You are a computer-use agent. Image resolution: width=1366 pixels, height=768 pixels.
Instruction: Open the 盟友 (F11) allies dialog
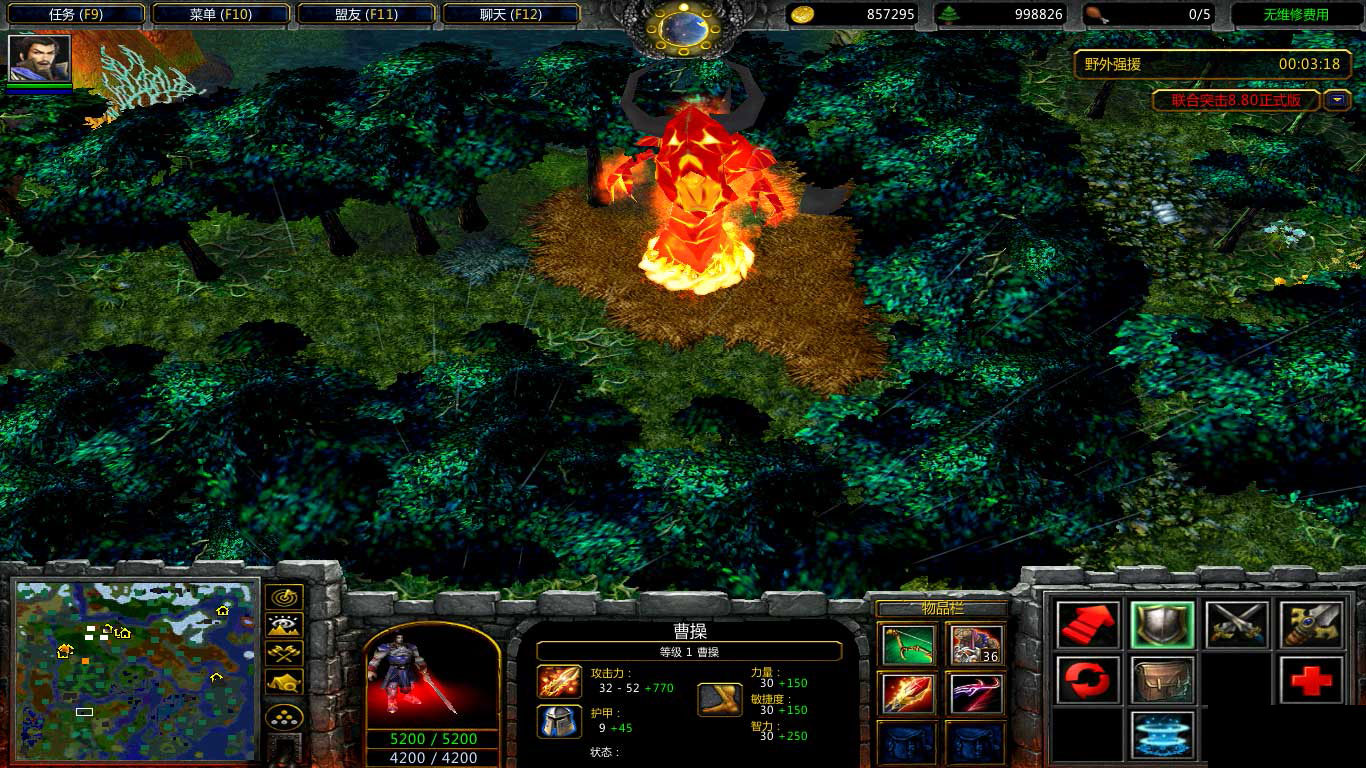pos(366,14)
